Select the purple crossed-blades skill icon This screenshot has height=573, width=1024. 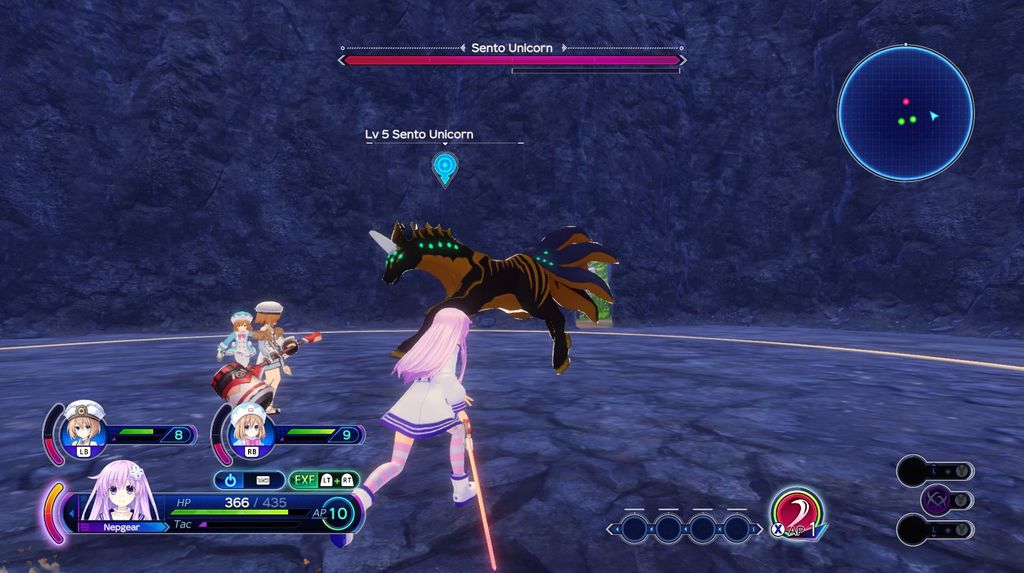[937, 499]
